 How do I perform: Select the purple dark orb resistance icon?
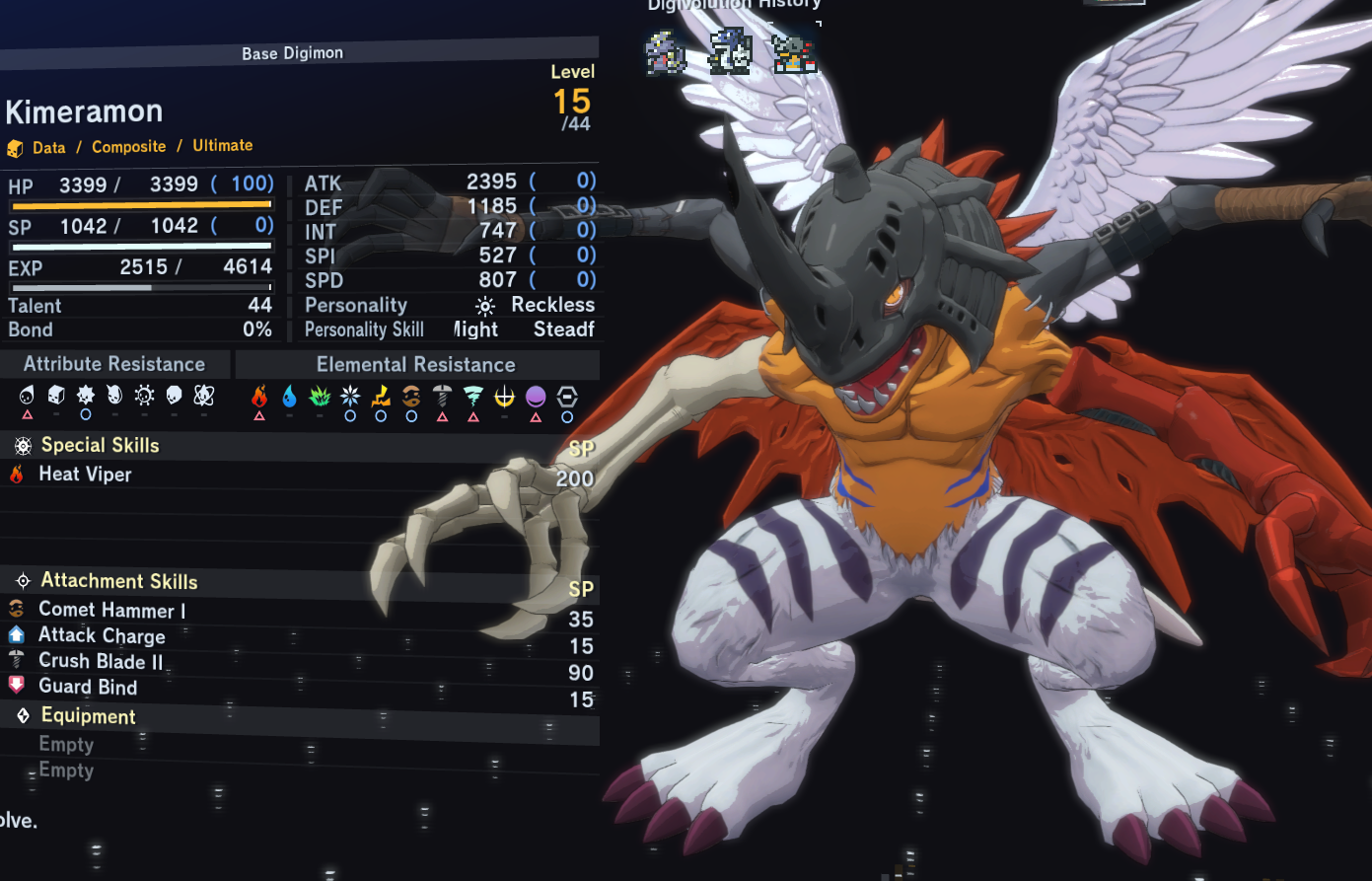pos(536,397)
